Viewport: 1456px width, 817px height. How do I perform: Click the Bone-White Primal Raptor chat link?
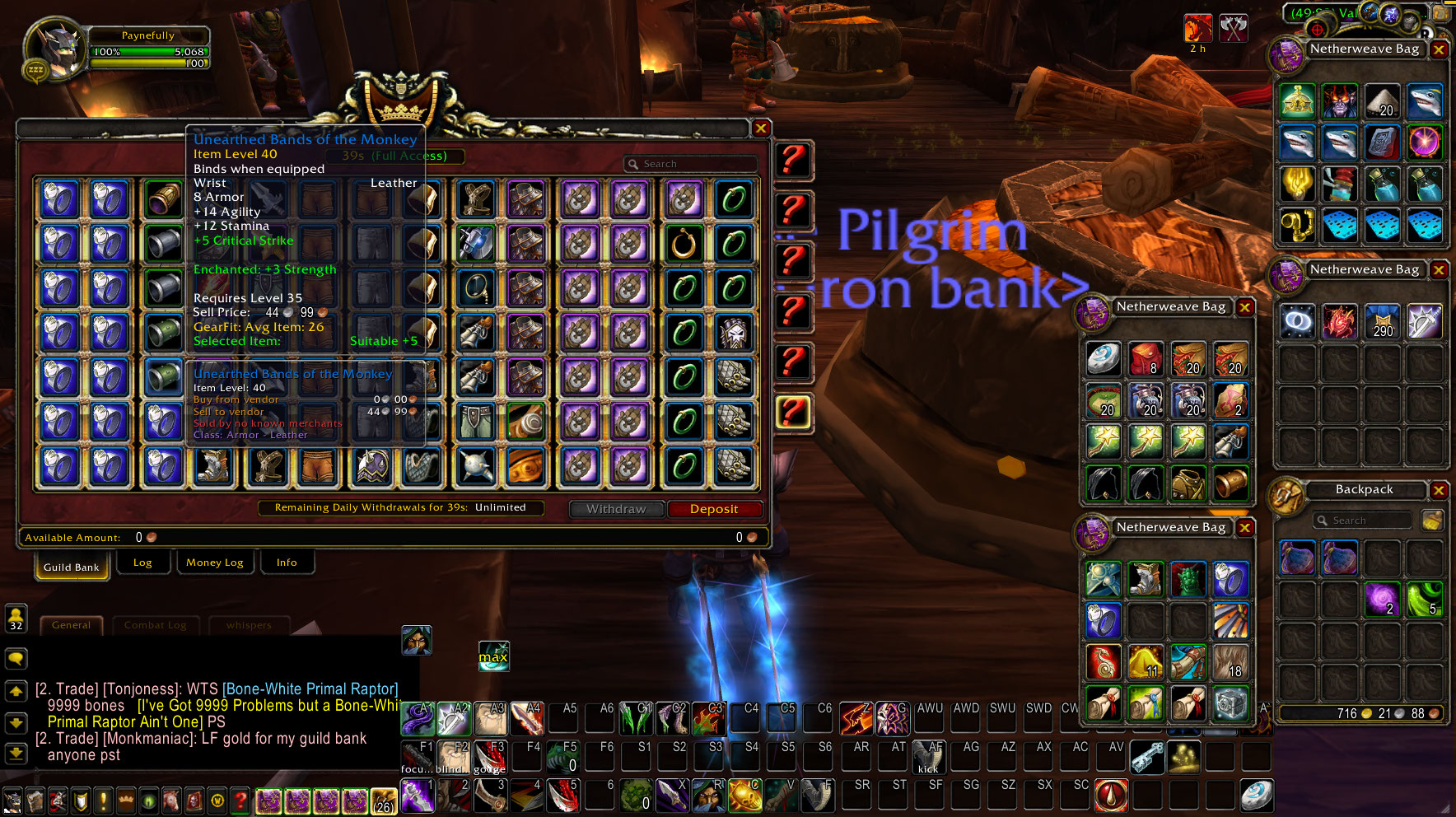310,689
